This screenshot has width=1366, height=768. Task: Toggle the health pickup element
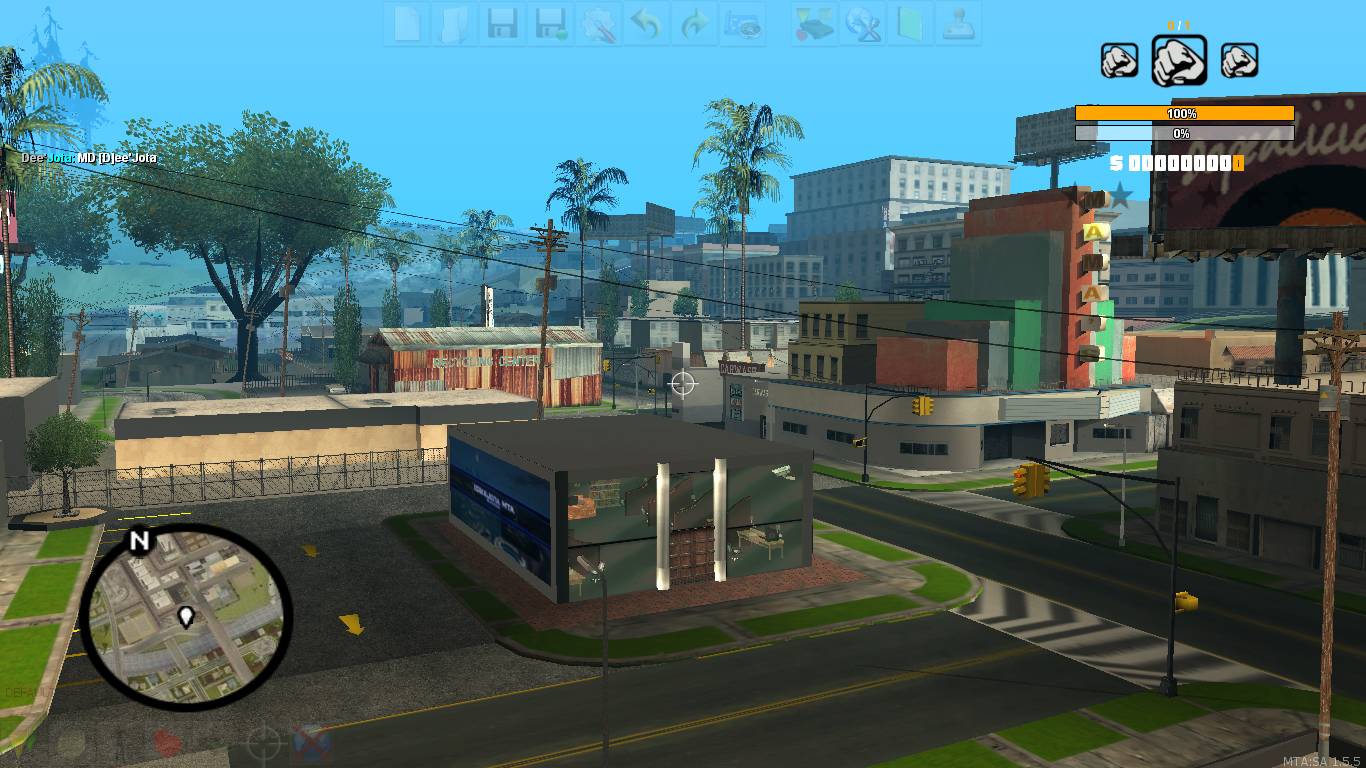pyautogui.click(x=165, y=742)
